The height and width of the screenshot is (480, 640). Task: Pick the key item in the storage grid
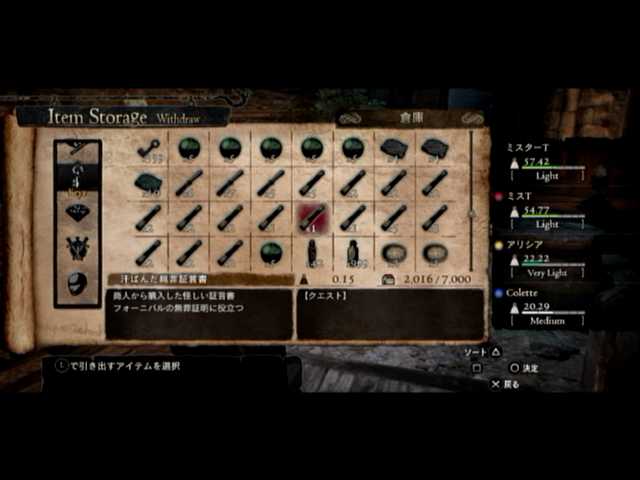149,149
